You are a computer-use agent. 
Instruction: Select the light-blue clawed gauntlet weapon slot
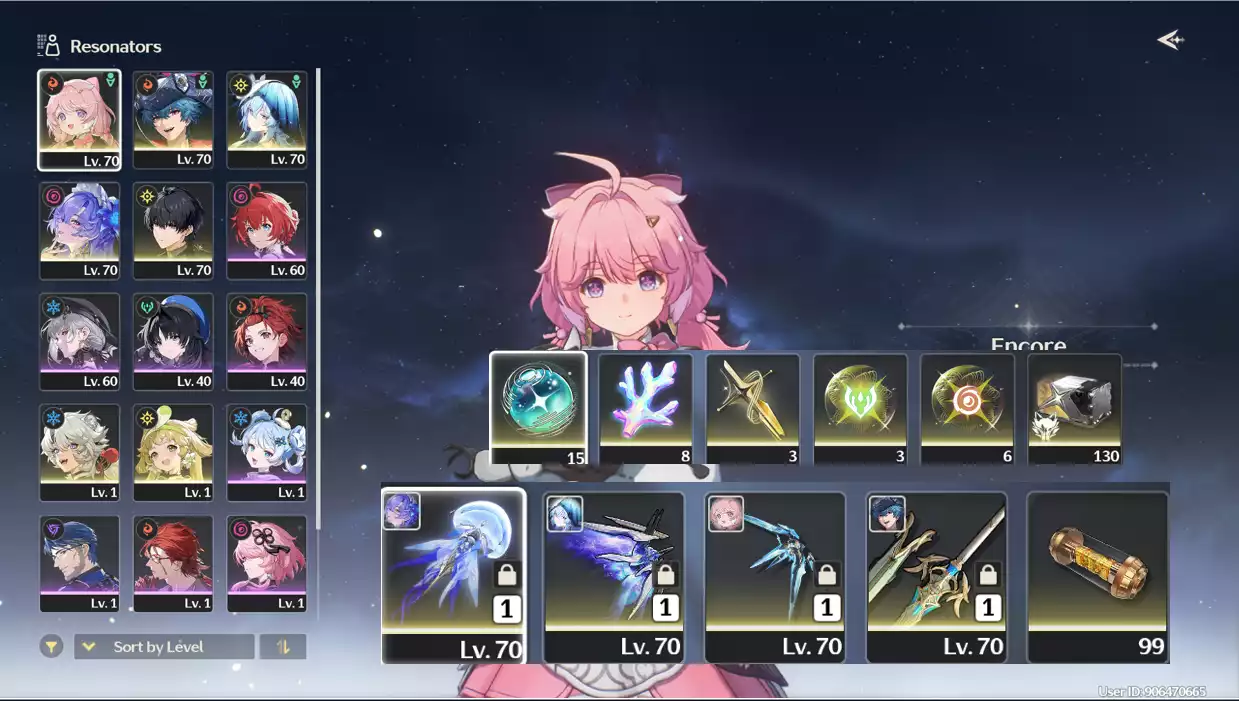click(x=775, y=575)
